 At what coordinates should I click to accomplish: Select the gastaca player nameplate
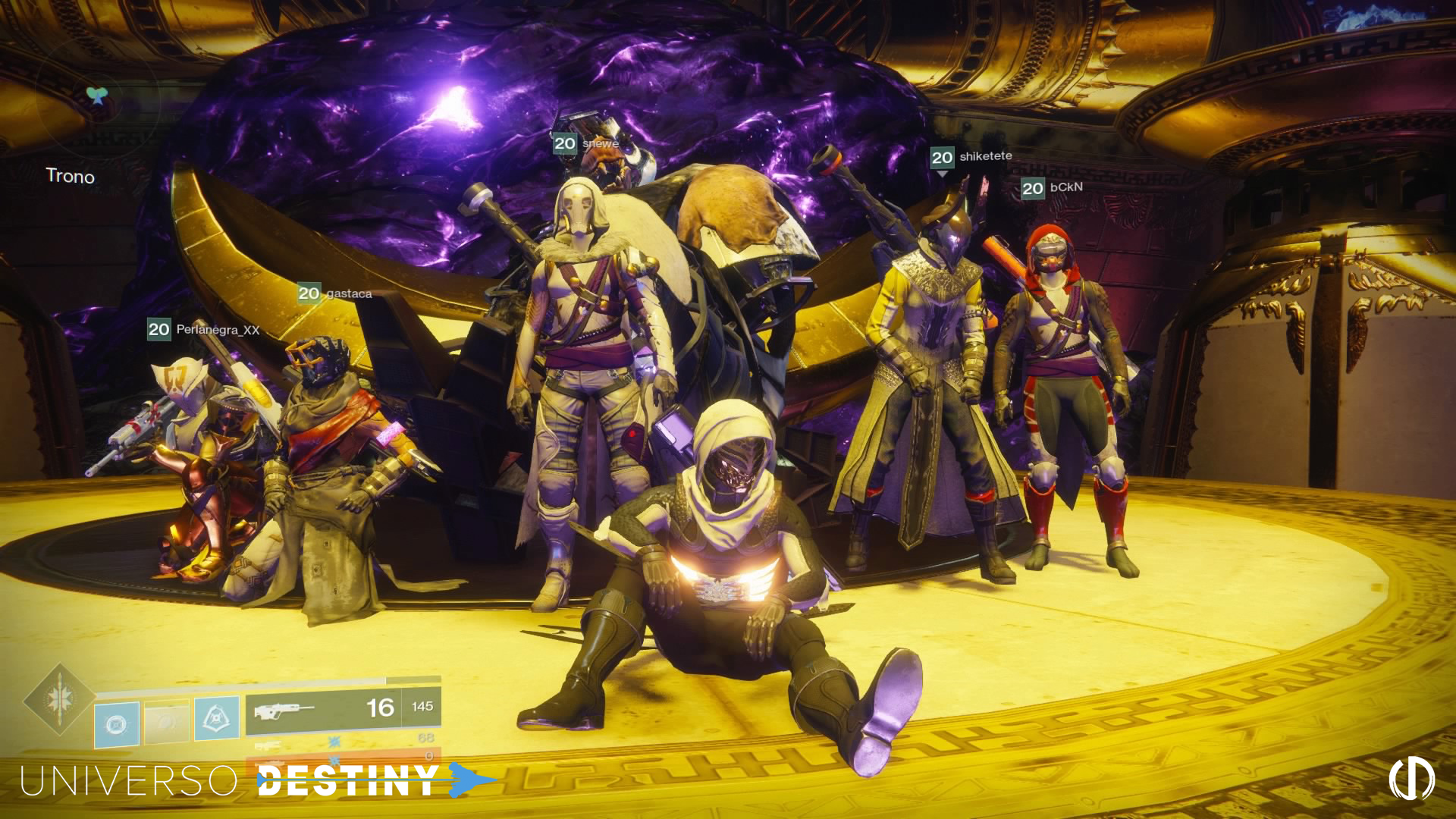click(x=334, y=293)
